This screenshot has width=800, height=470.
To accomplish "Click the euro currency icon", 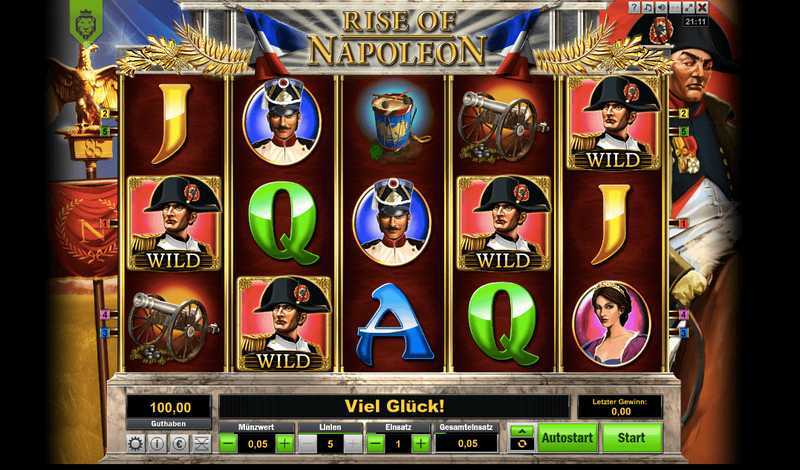I will click(180, 443).
